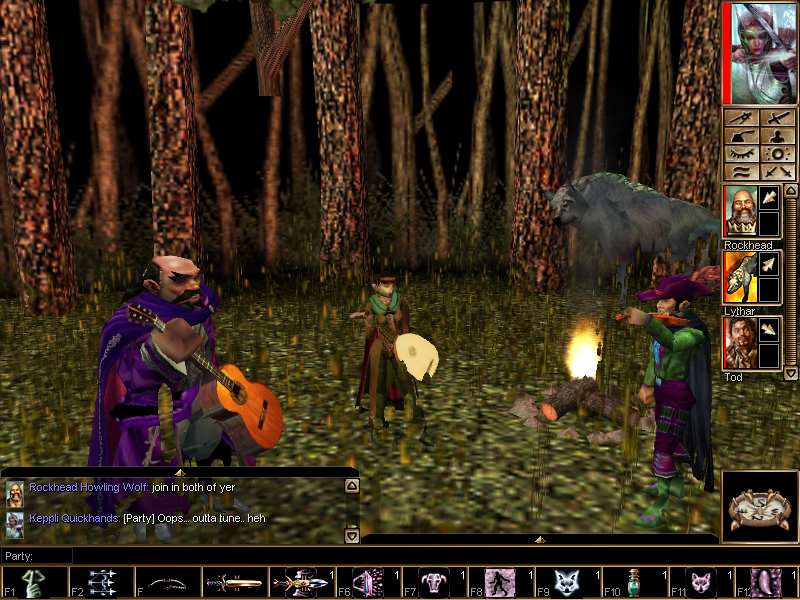Activate the dark figure F8 quickslot
This screenshot has height=600, width=800.
pyautogui.click(x=502, y=583)
